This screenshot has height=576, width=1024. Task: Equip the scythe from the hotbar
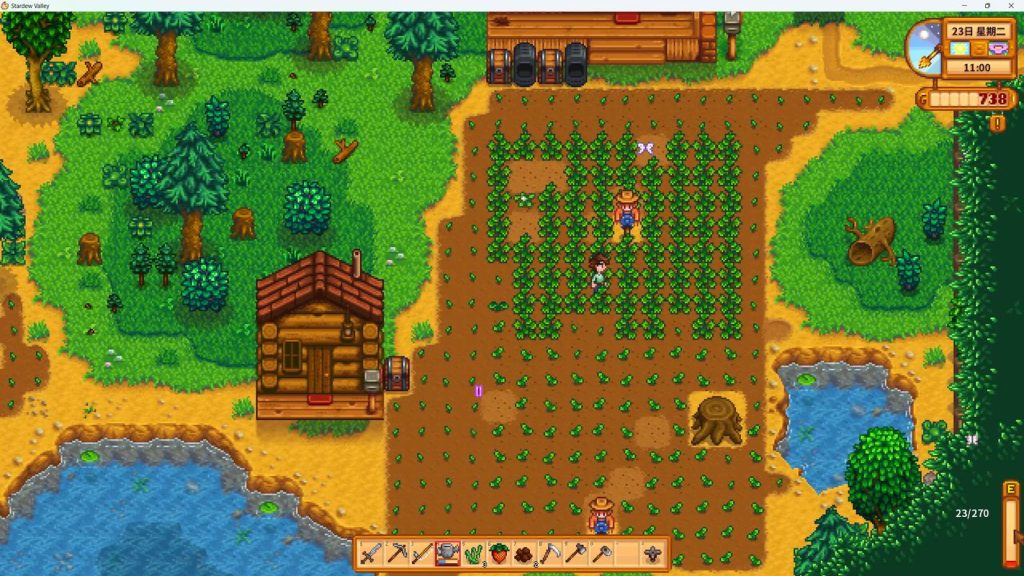click(551, 553)
